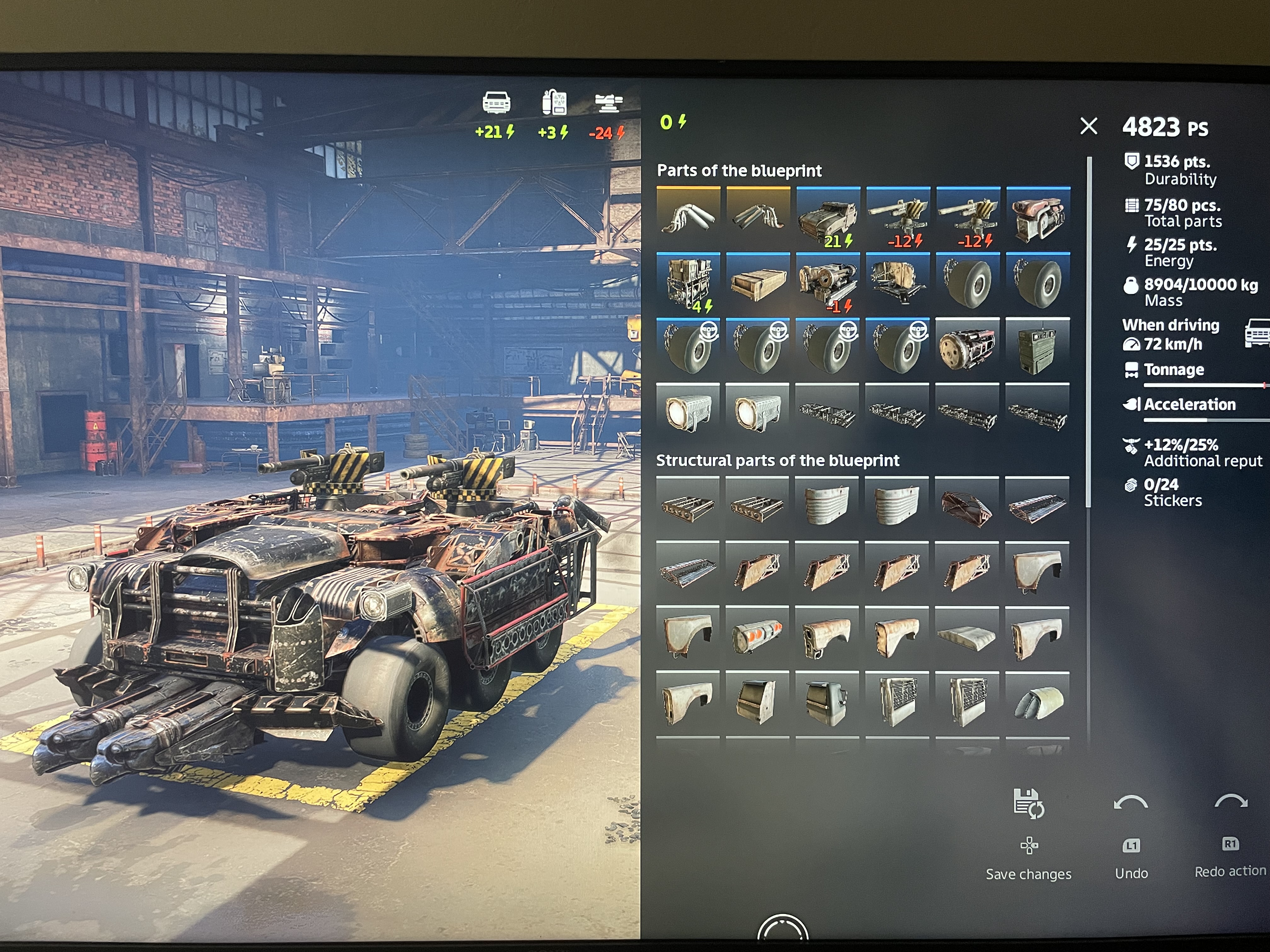Show the cabin energy category icon
1270x952 pixels.
tap(496, 103)
